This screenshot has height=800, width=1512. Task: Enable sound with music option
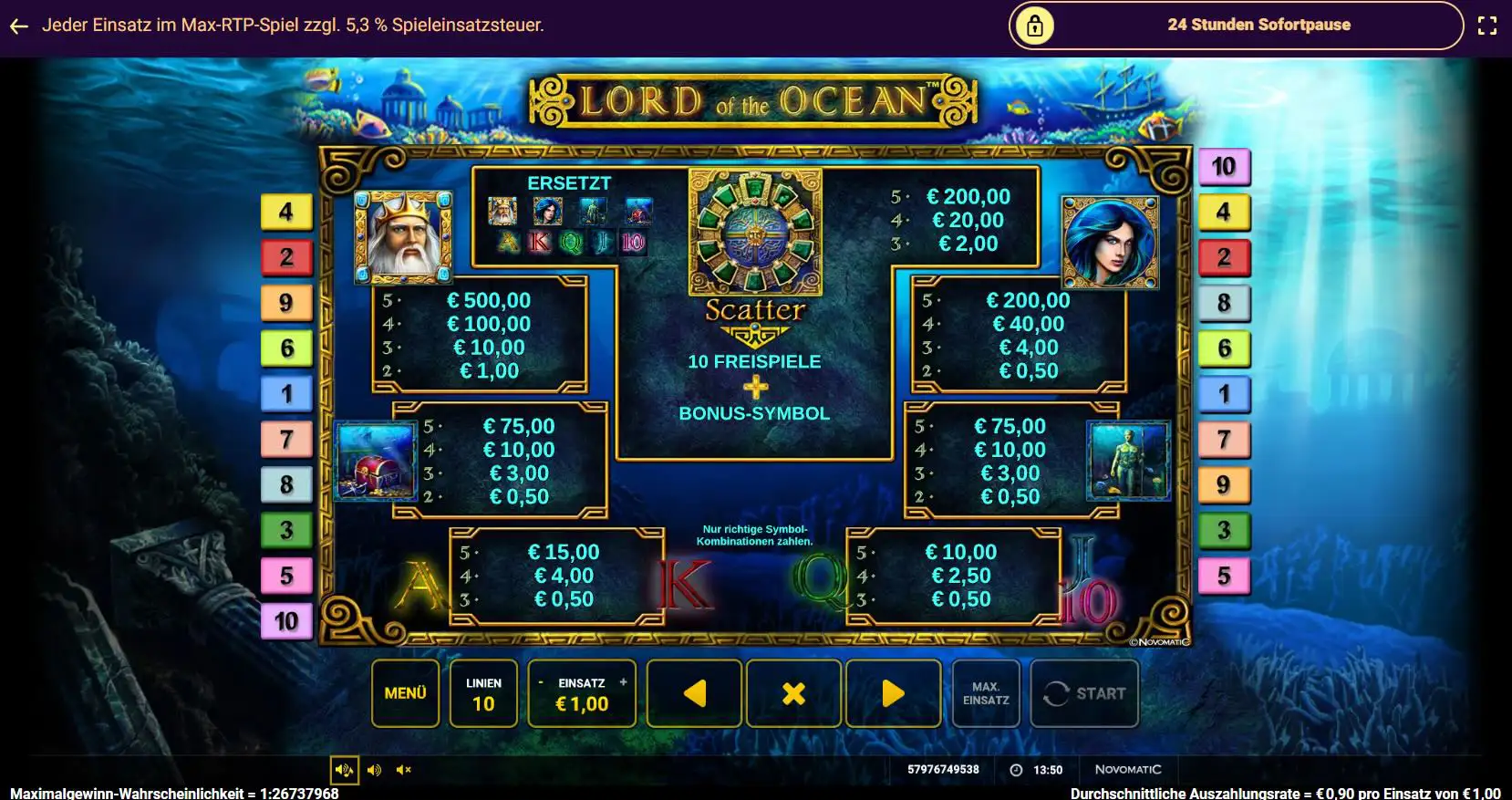344,770
